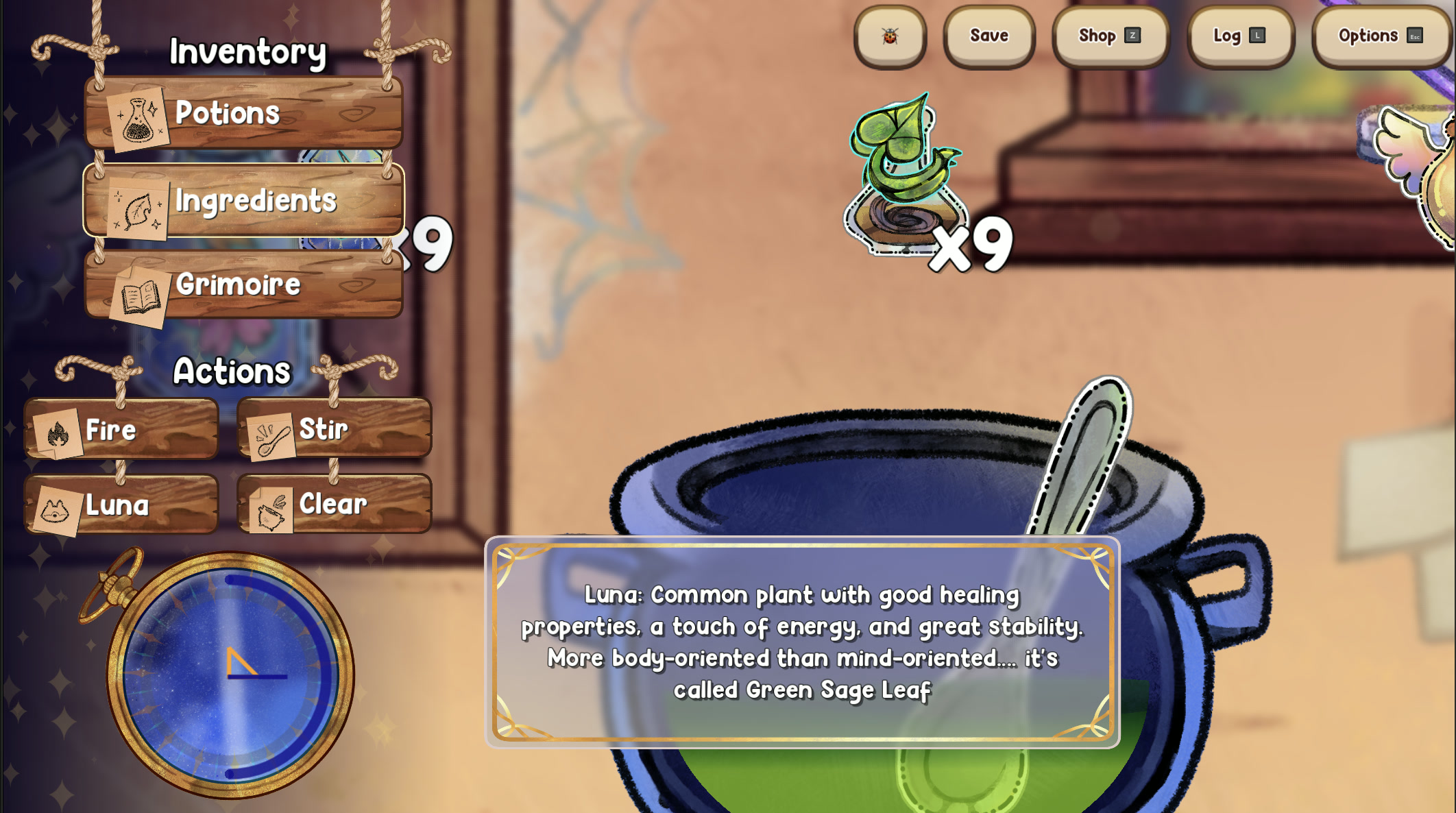1456x813 pixels.
Task: Stir the cauldron mixture
Action: [x=335, y=430]
